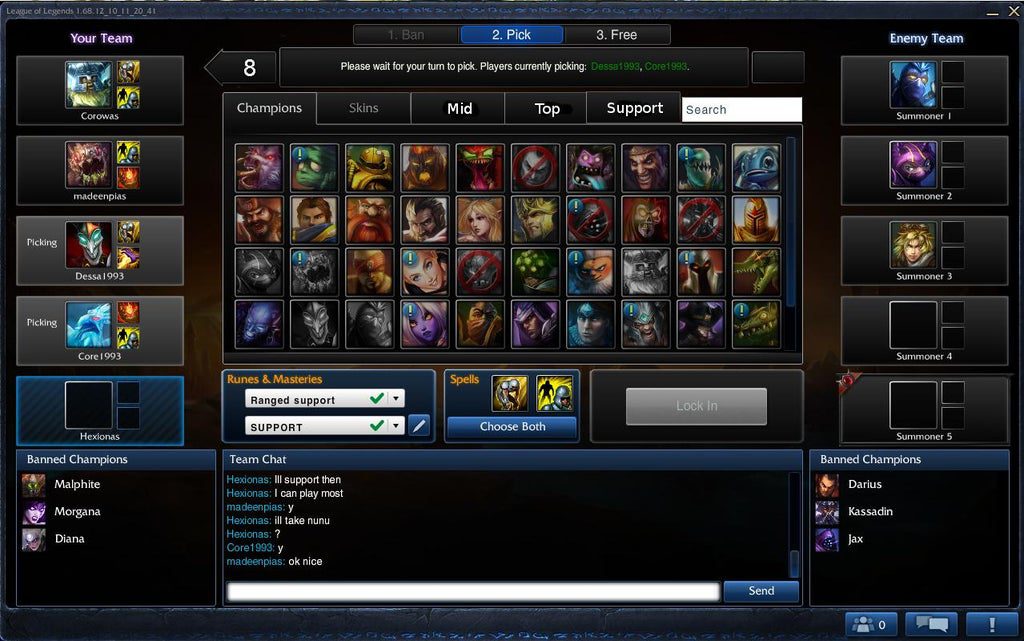This screenshot has height=641, width=1024.
Task: Filter champions by Mid role
Action: pyautogui.click(x=459, y=108)
